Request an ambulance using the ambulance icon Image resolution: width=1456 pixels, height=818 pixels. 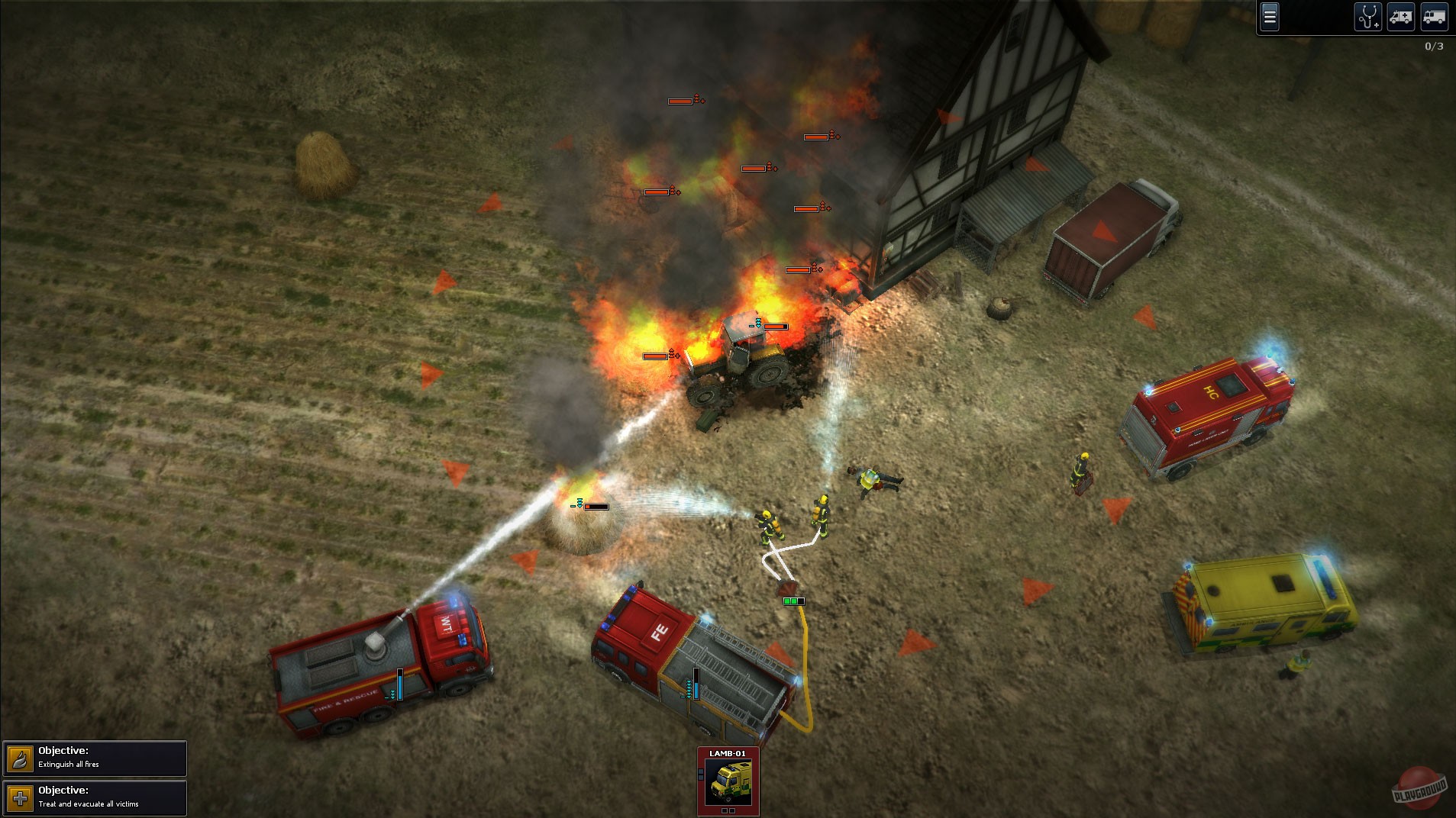pos(1401,17)
